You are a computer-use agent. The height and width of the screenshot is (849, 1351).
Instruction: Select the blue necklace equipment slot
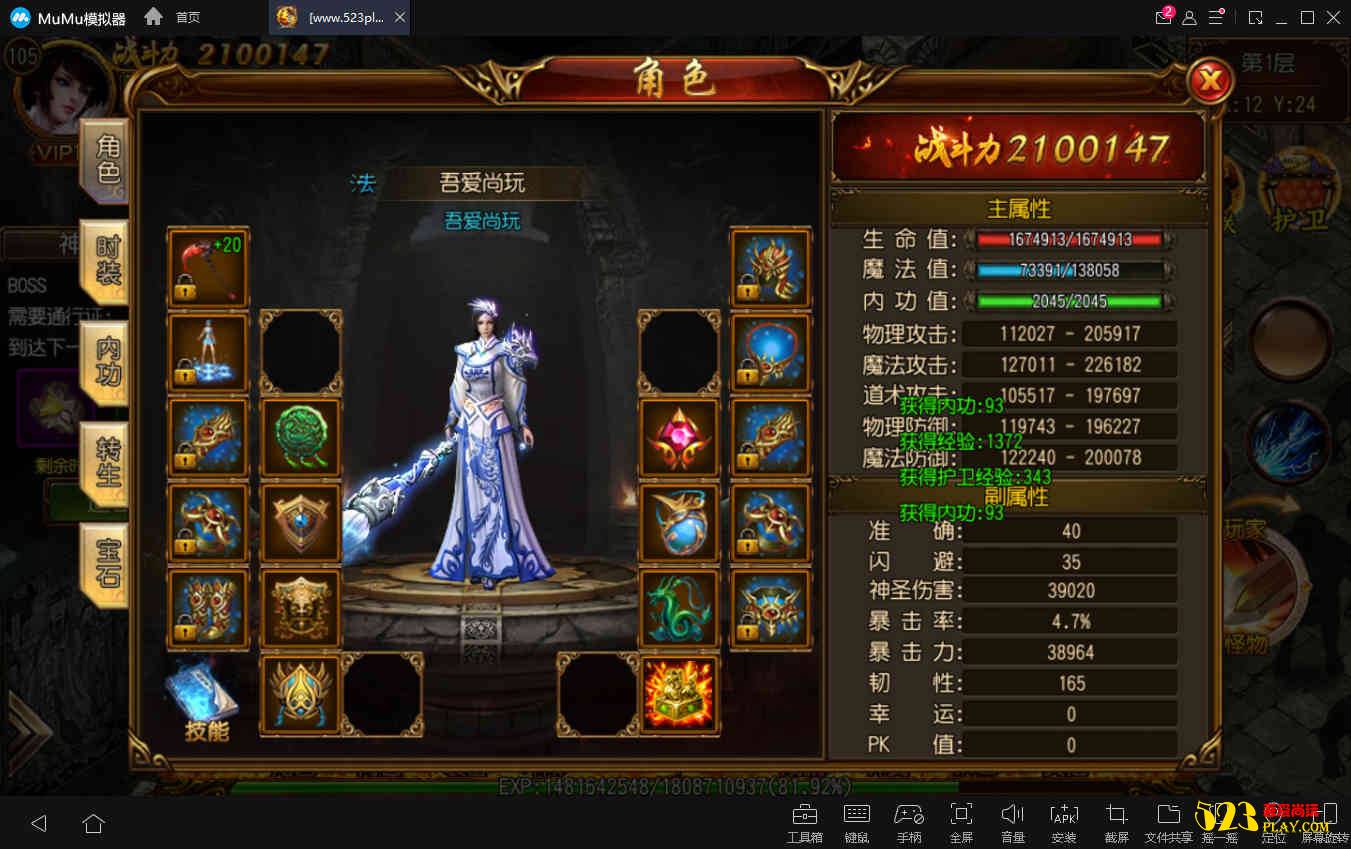[770, 352]
